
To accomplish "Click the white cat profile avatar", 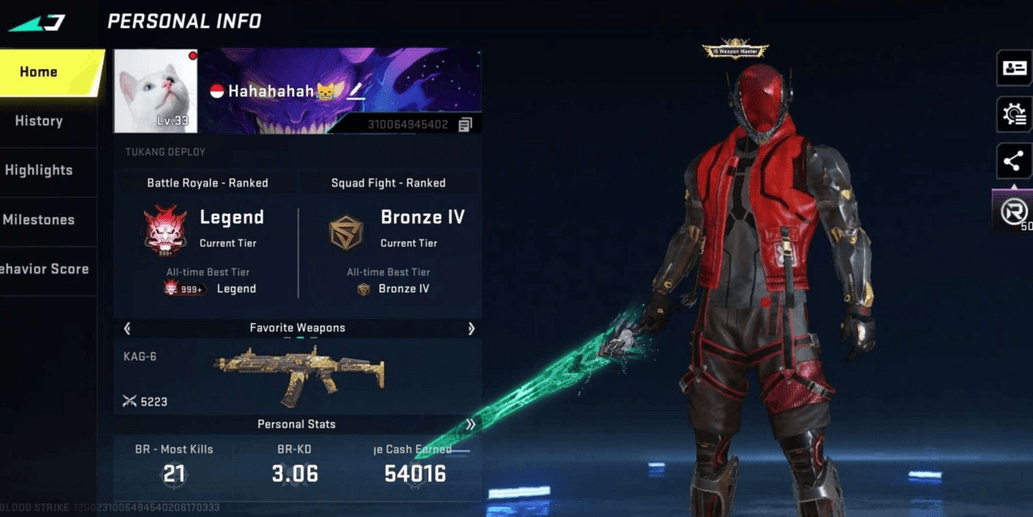I will coord(155,91).
